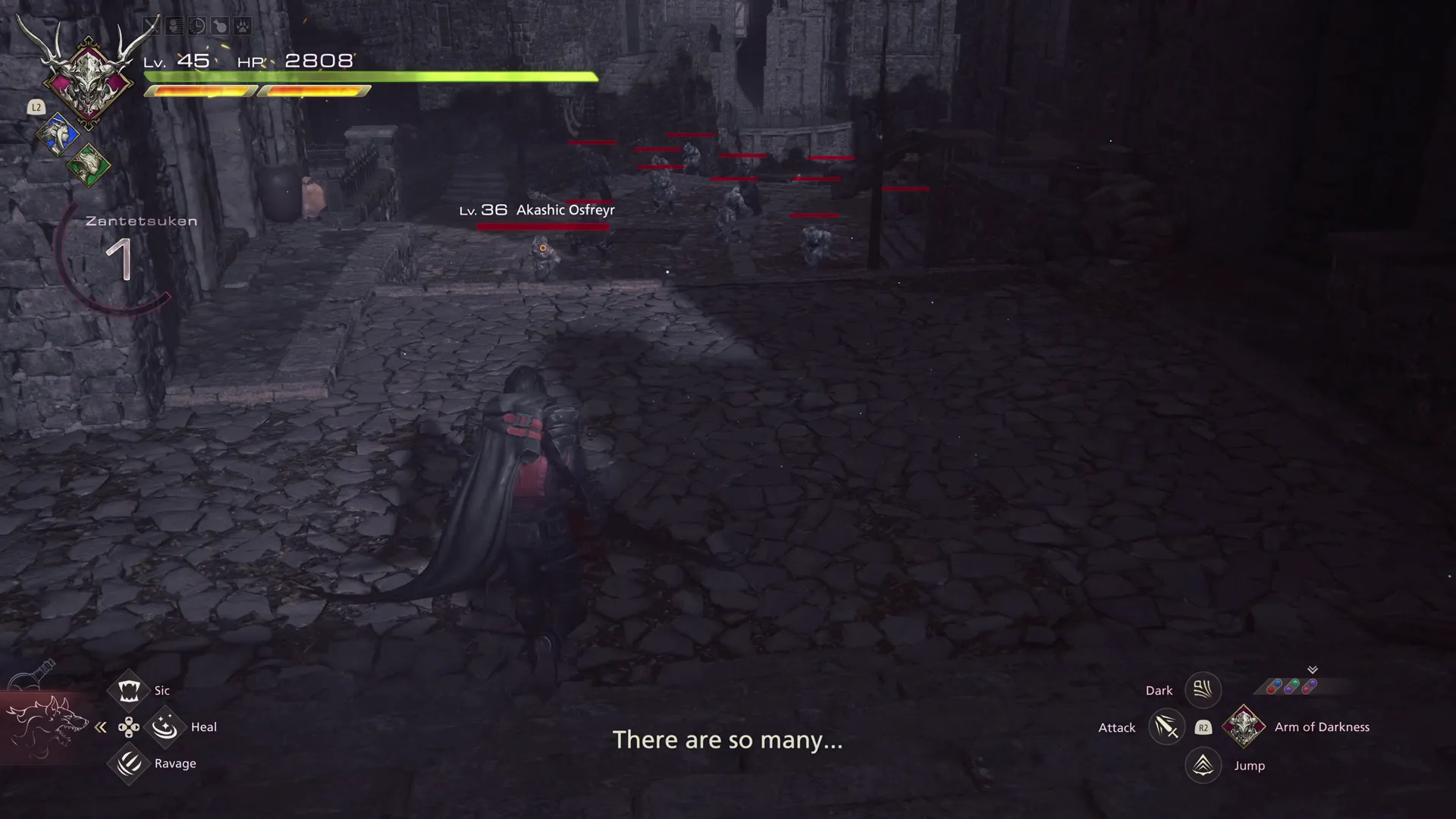This screenshot has height=819, width=1456.
Task: Expand the double chevron beside Torgal's commands
Action: point(100,727)
